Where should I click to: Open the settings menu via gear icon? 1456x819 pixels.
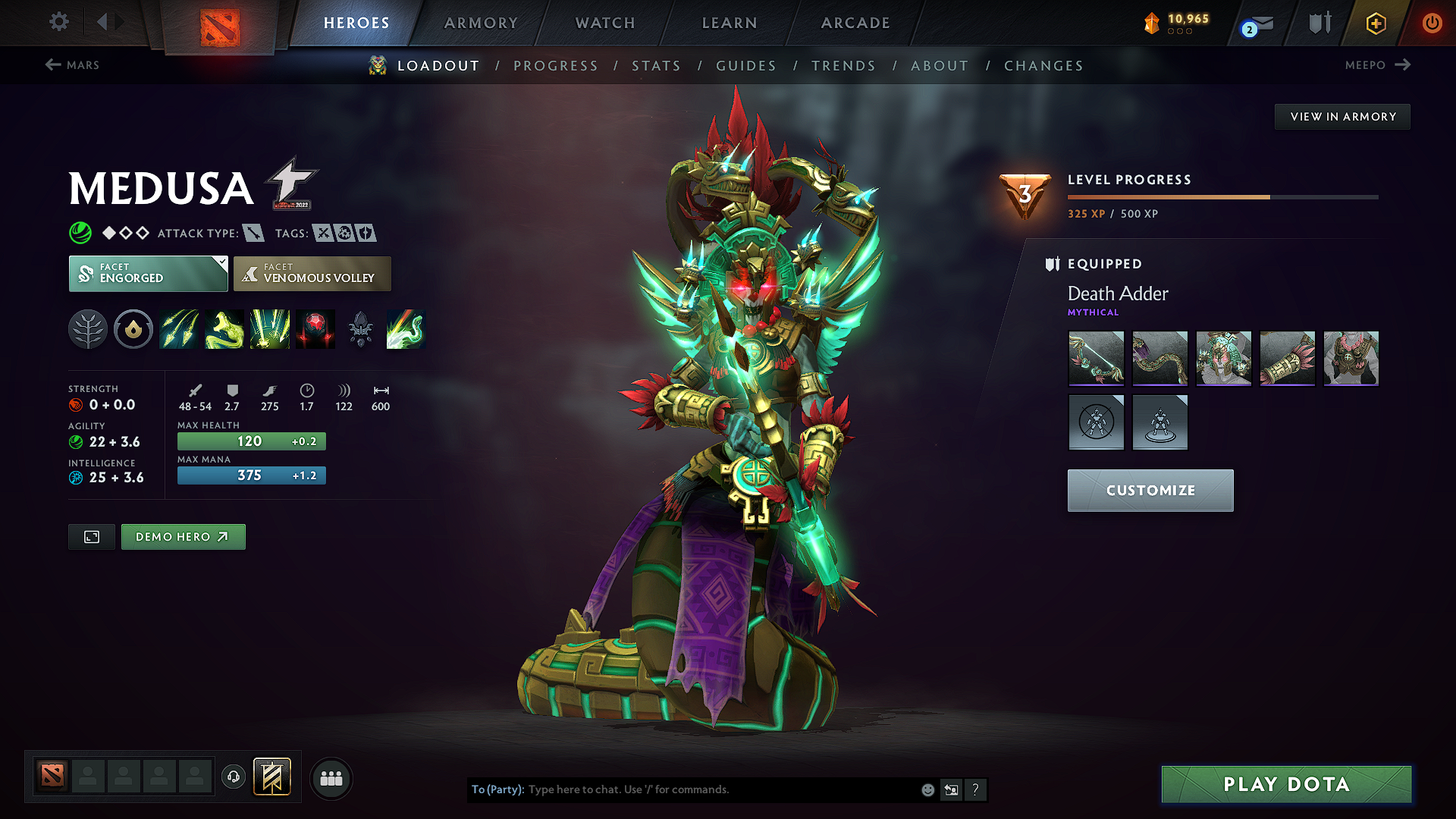click(x=58, y=22)
